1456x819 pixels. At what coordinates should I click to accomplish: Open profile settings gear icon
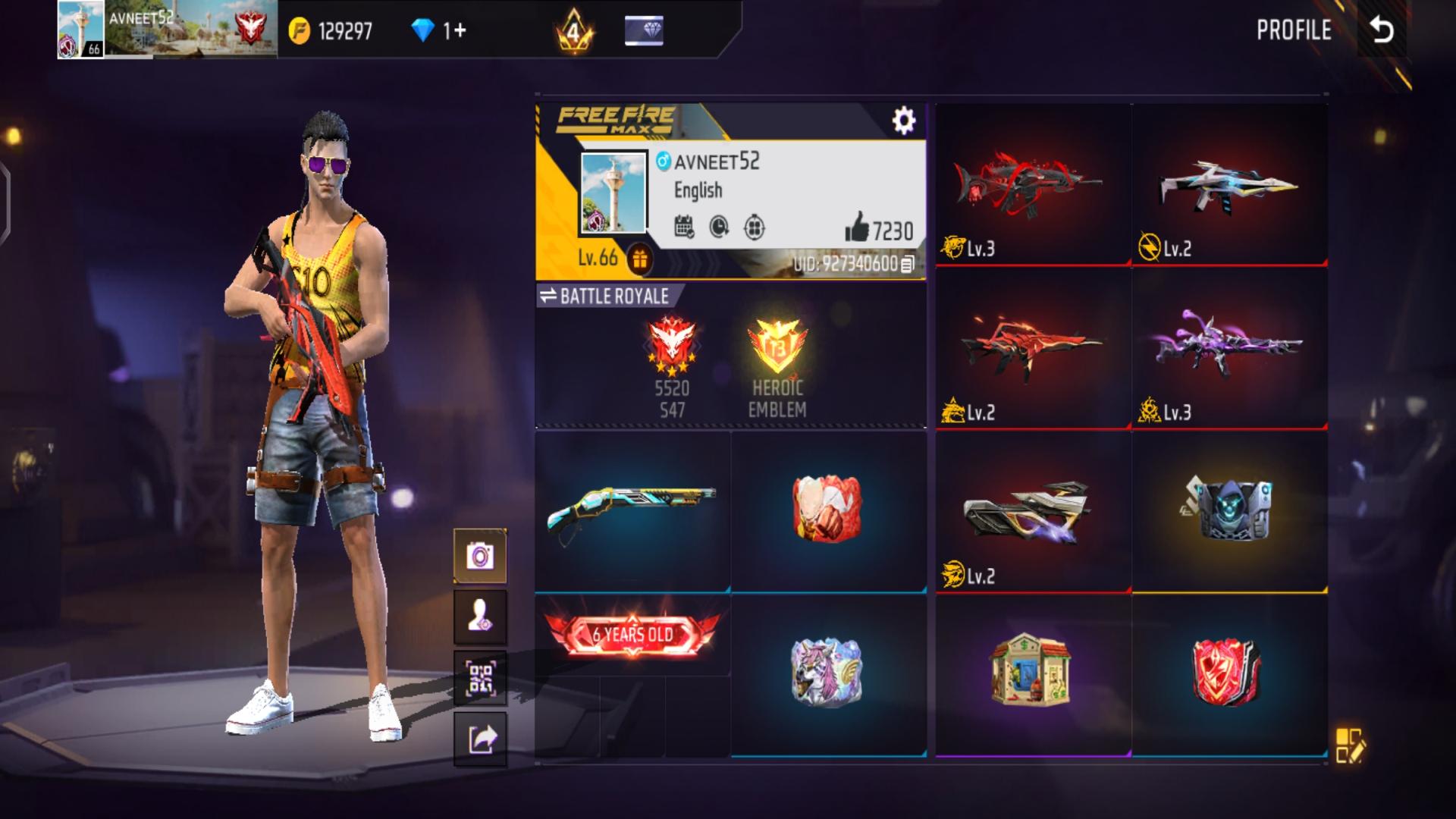click(903, 121)
